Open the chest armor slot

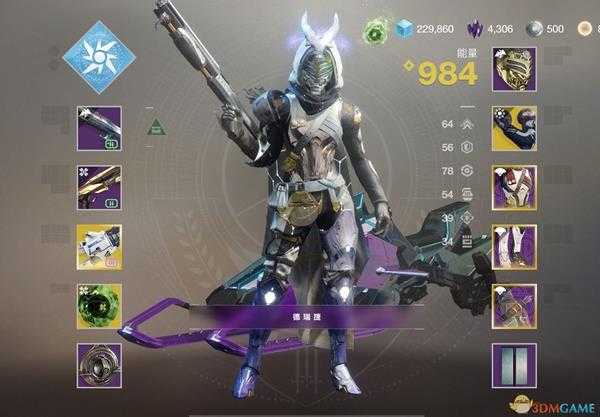click(x=514, y=187)
